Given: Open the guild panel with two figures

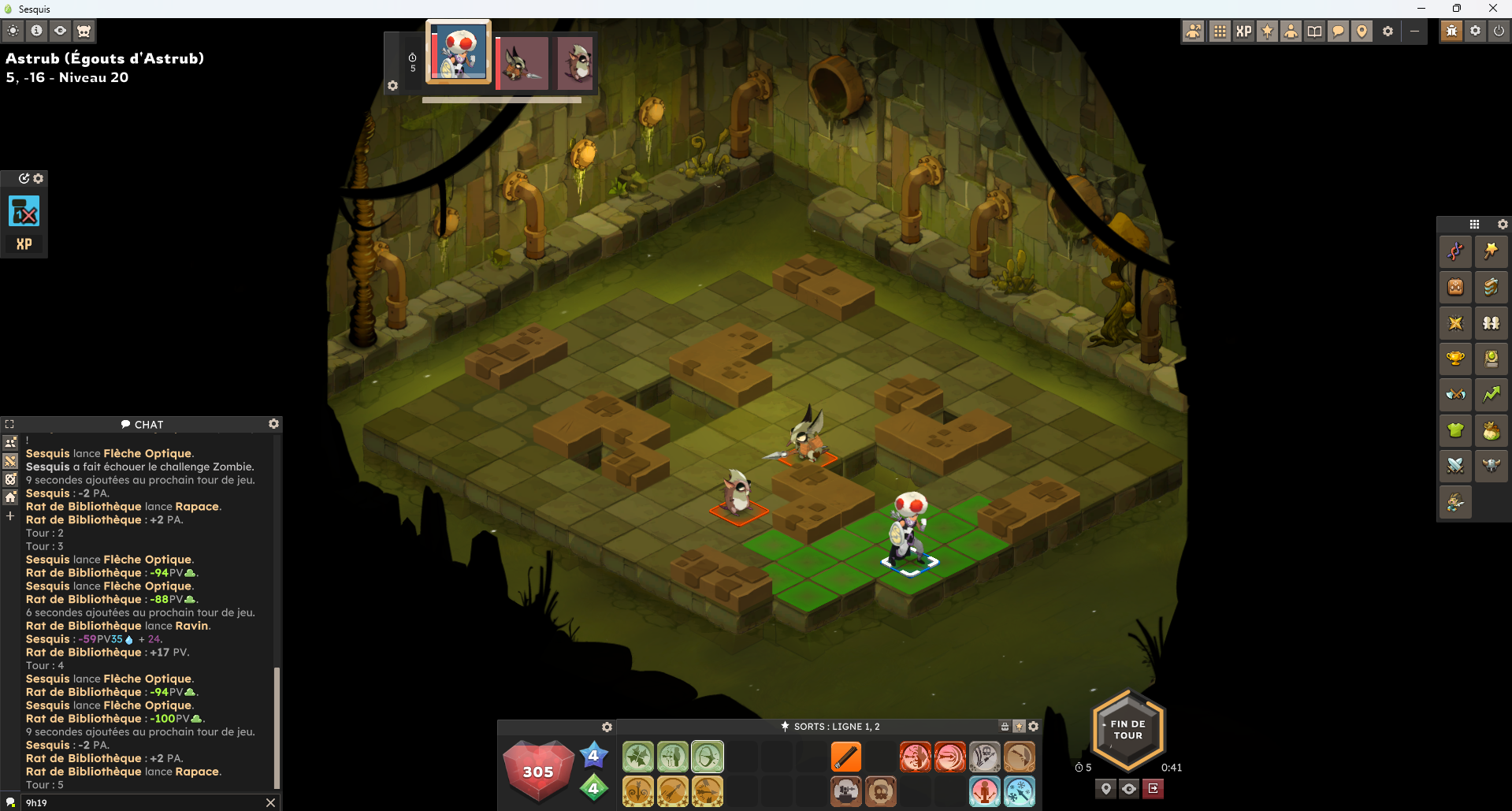Looking at the screenshot, I should coord(1491,323).
